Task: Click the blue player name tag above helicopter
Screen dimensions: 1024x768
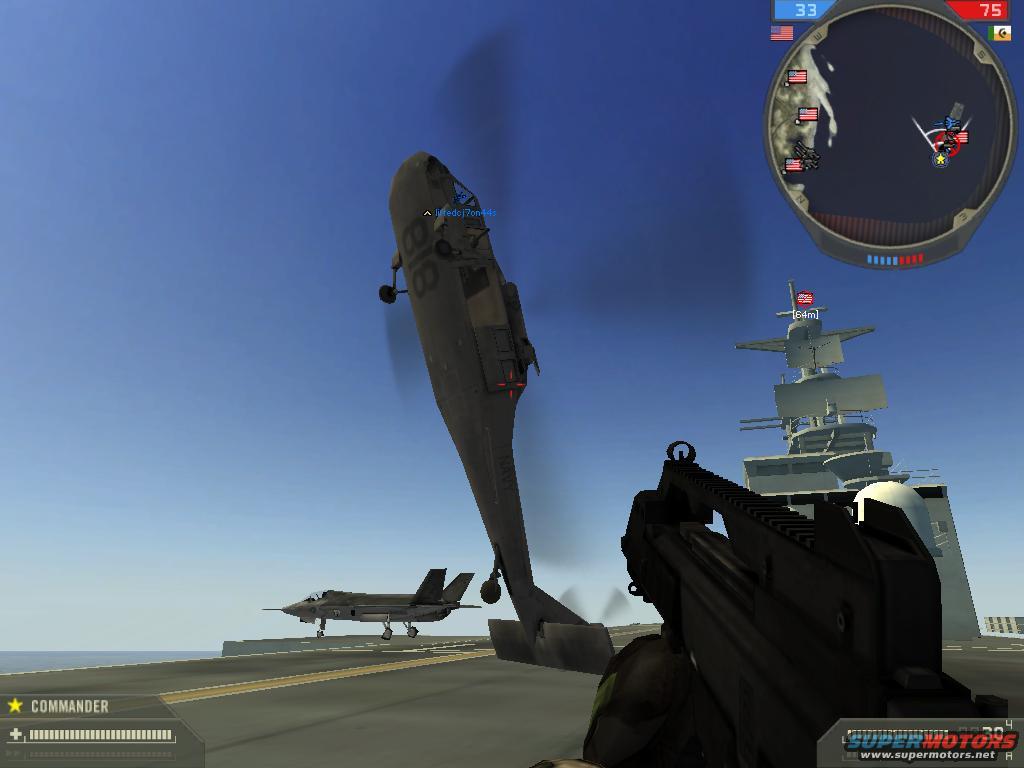Action: click(x=465, y=213)
